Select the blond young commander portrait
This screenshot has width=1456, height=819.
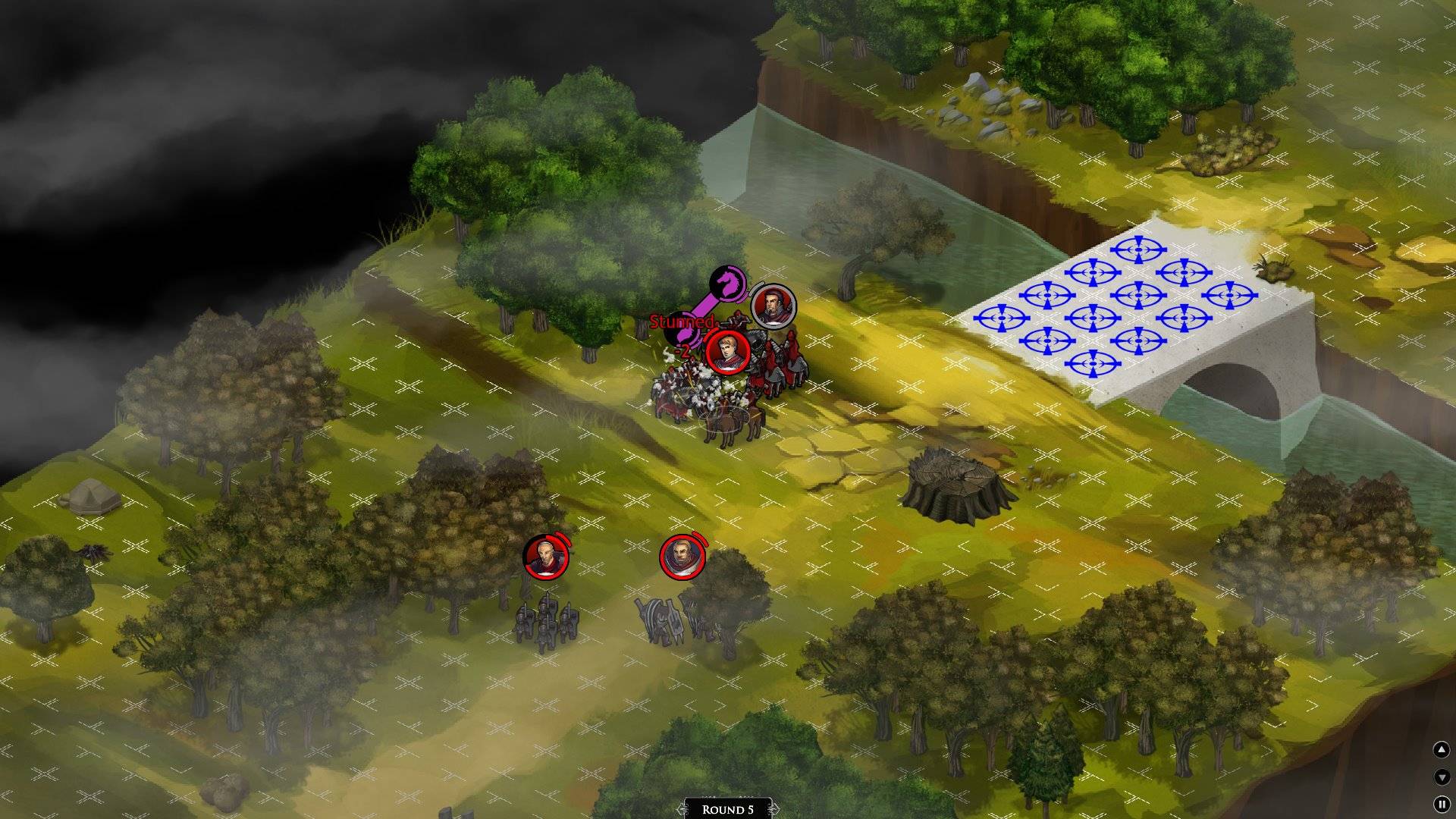coord(727,352)
